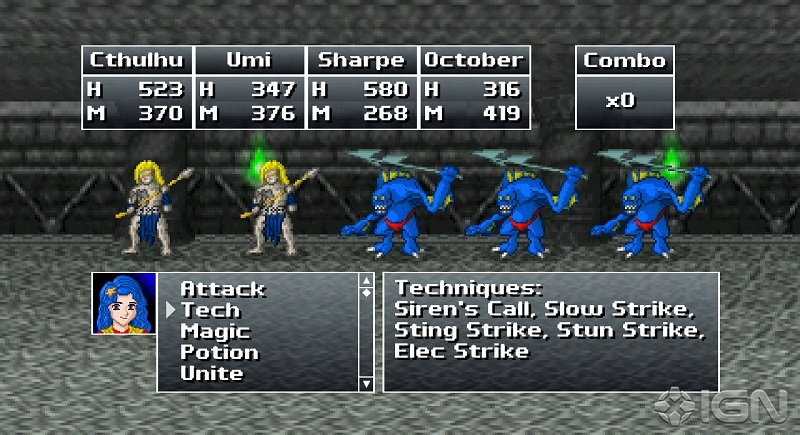This screenshot has width=800, height=435.
Task: Click the command list's up arrow
Action: pos(366,282)
